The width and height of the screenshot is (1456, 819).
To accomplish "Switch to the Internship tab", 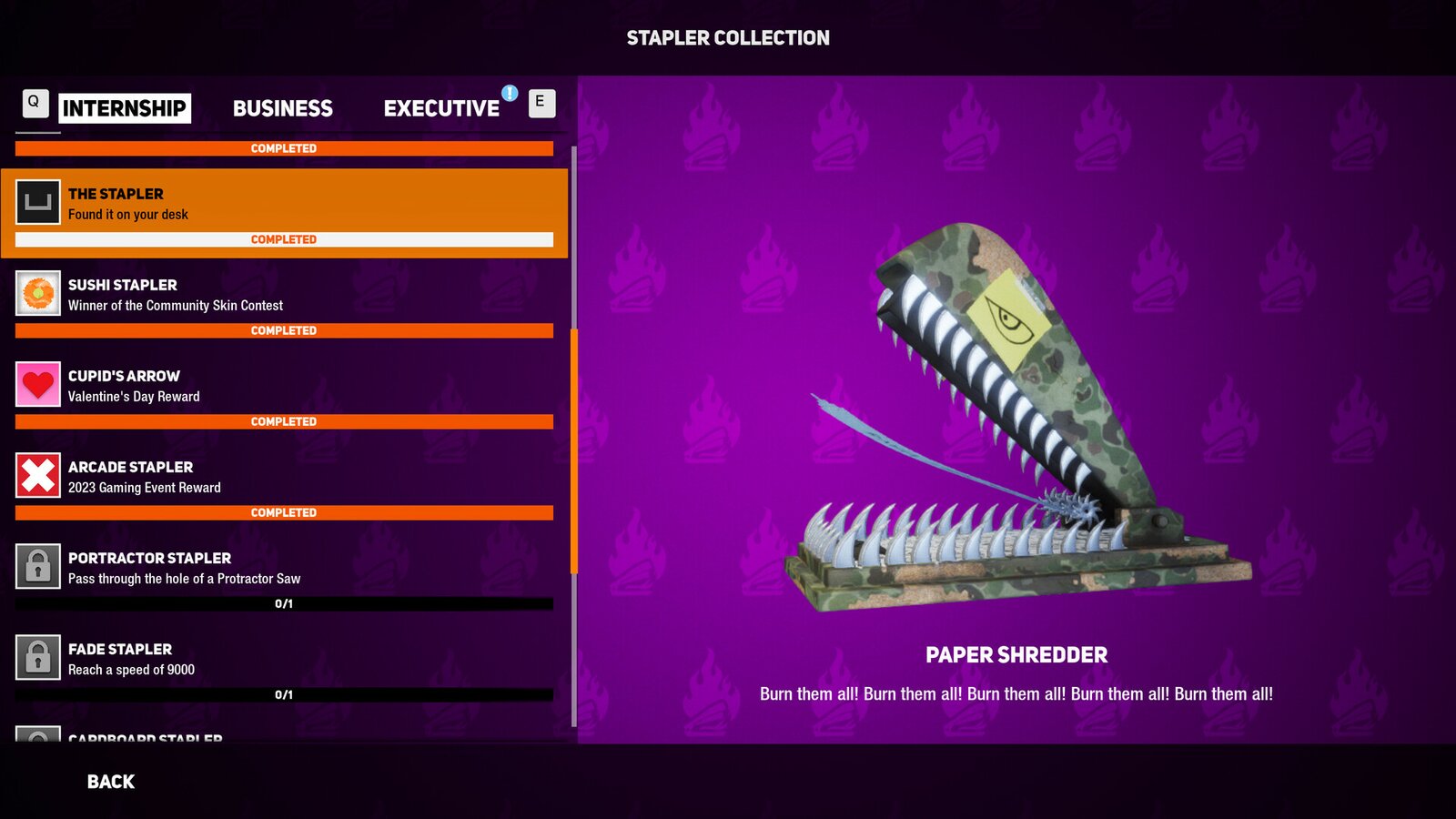I will (x=125, y=108).
